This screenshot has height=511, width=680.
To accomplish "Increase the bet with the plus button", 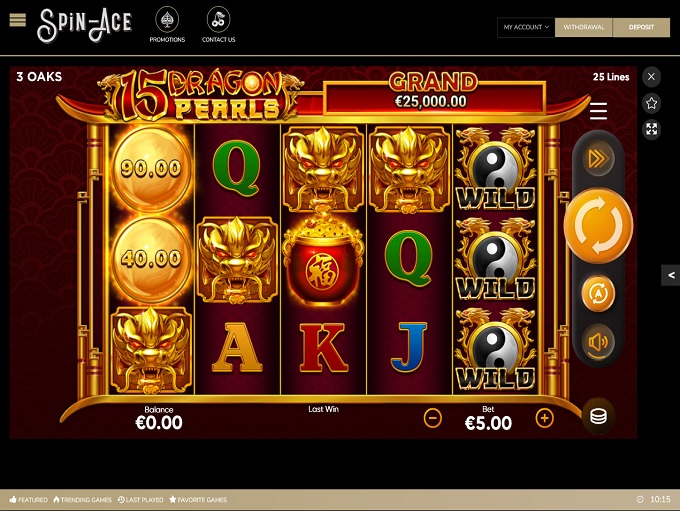I will [x=544, y=418].
